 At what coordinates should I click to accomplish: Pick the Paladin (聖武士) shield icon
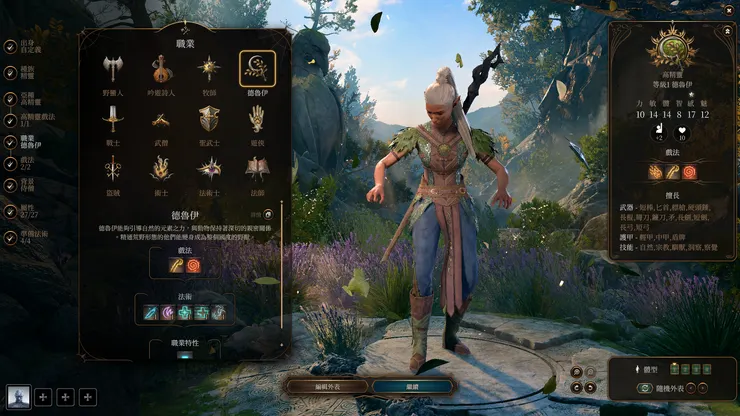(x=209, y=122)
